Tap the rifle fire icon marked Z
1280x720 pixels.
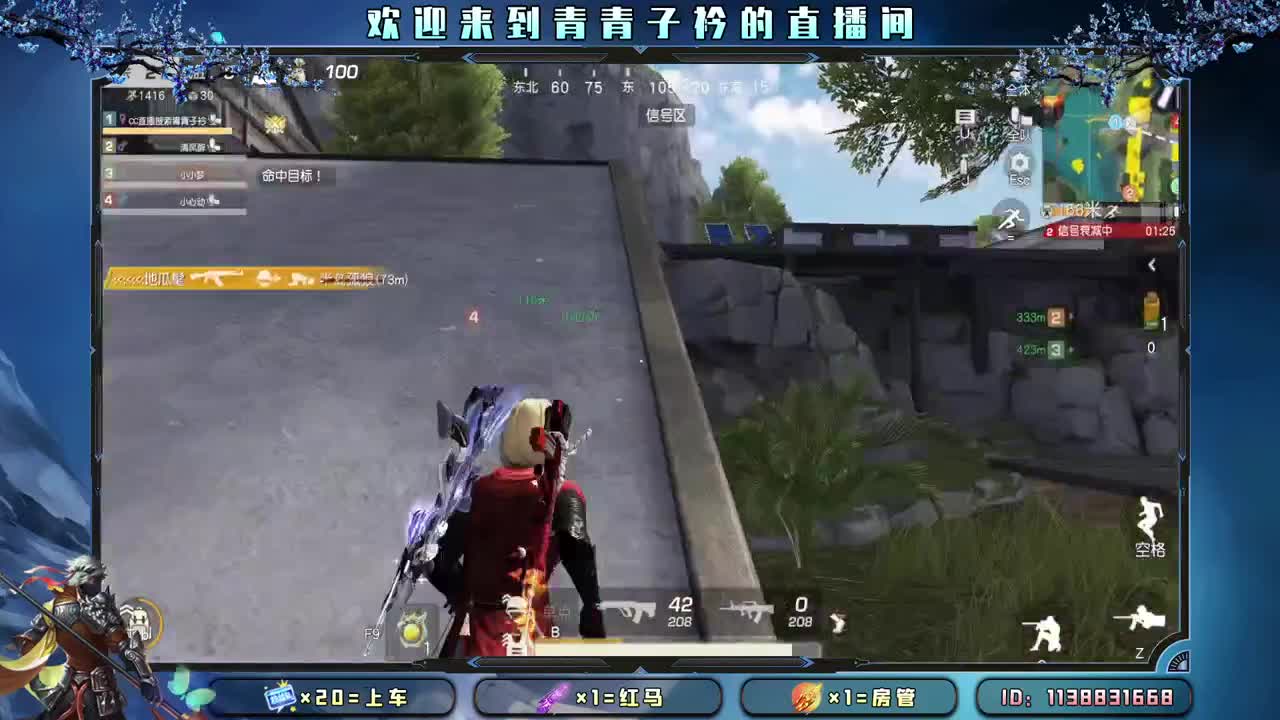(1140, 620)
